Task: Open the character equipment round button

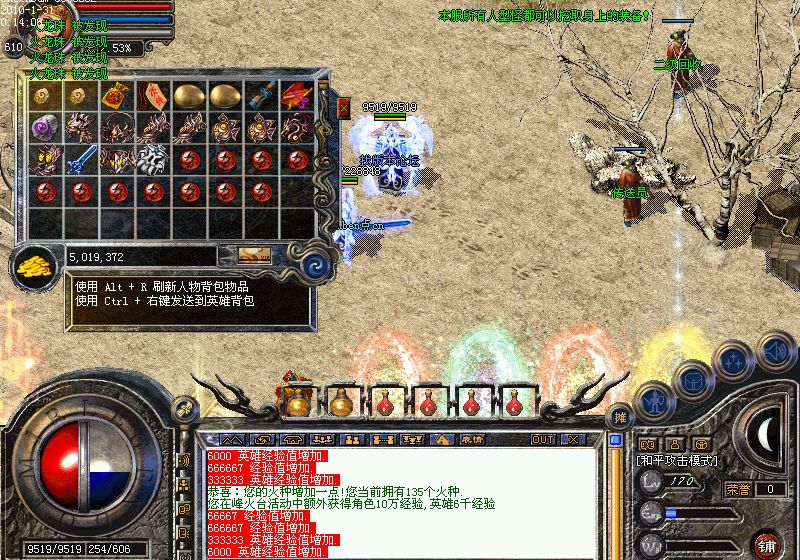Action: pyautogui.click(x=655, y=405)
